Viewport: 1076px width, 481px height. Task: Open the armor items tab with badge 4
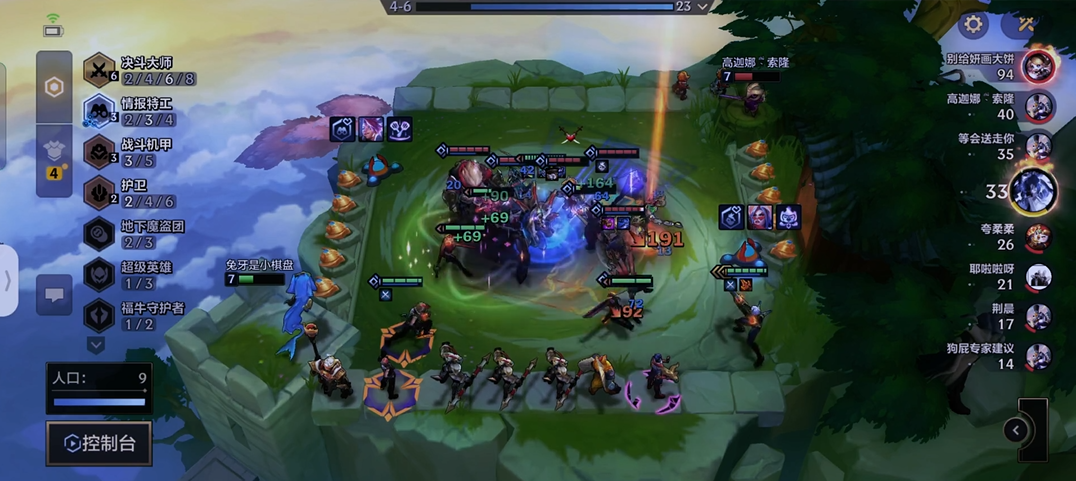tap(54, 155)
